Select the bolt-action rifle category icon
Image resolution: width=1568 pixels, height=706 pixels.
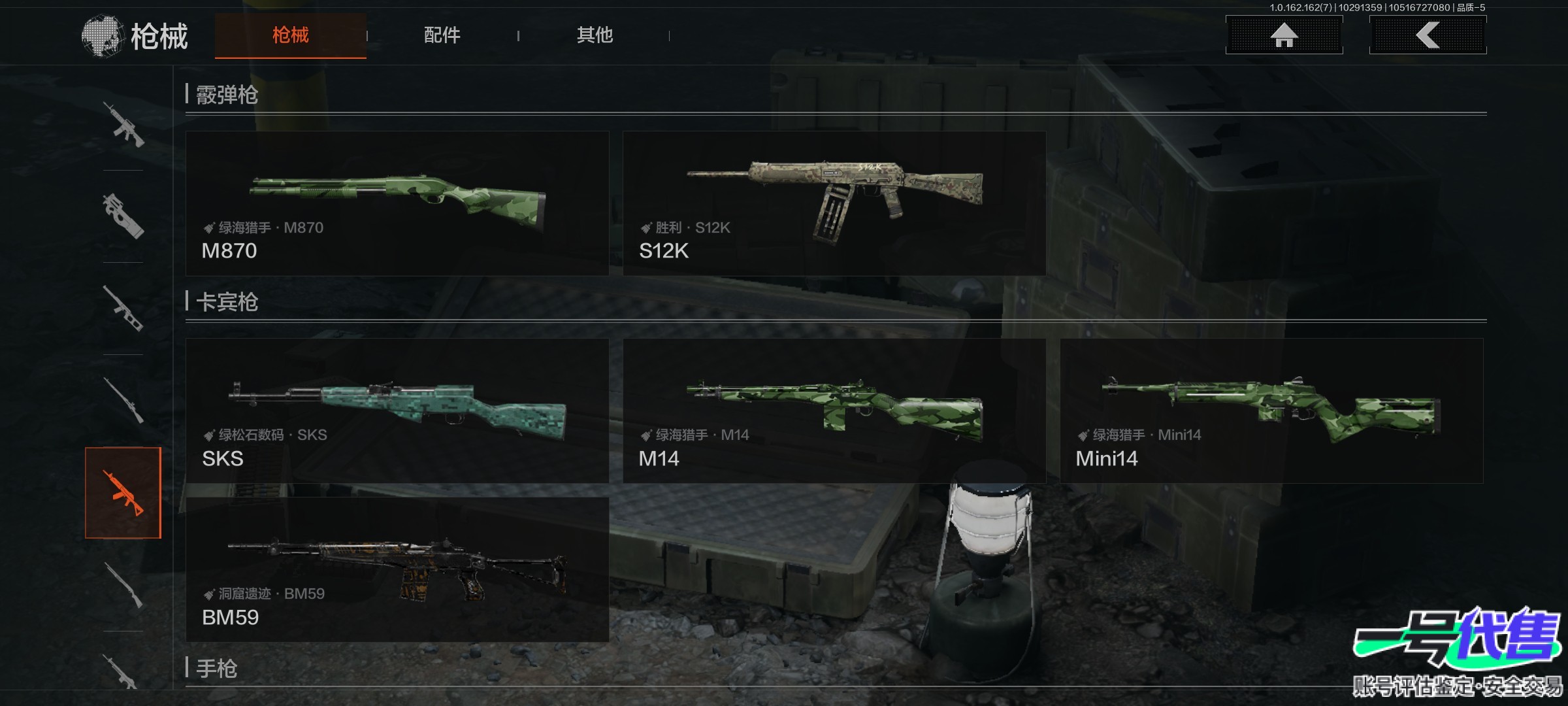[123, 400]
